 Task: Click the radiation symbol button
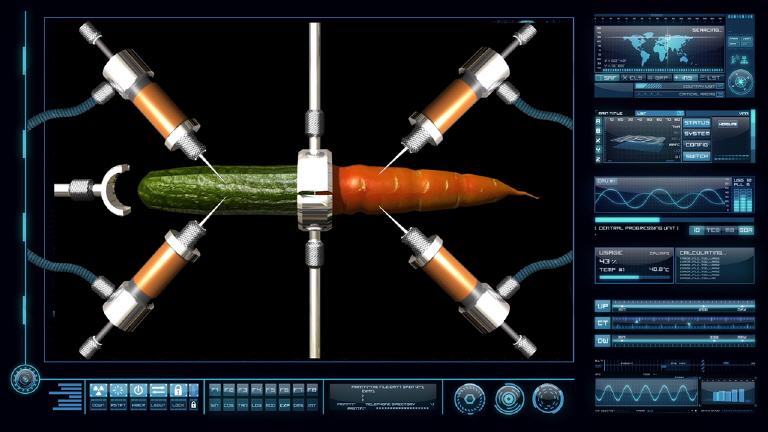coord(98,391)
